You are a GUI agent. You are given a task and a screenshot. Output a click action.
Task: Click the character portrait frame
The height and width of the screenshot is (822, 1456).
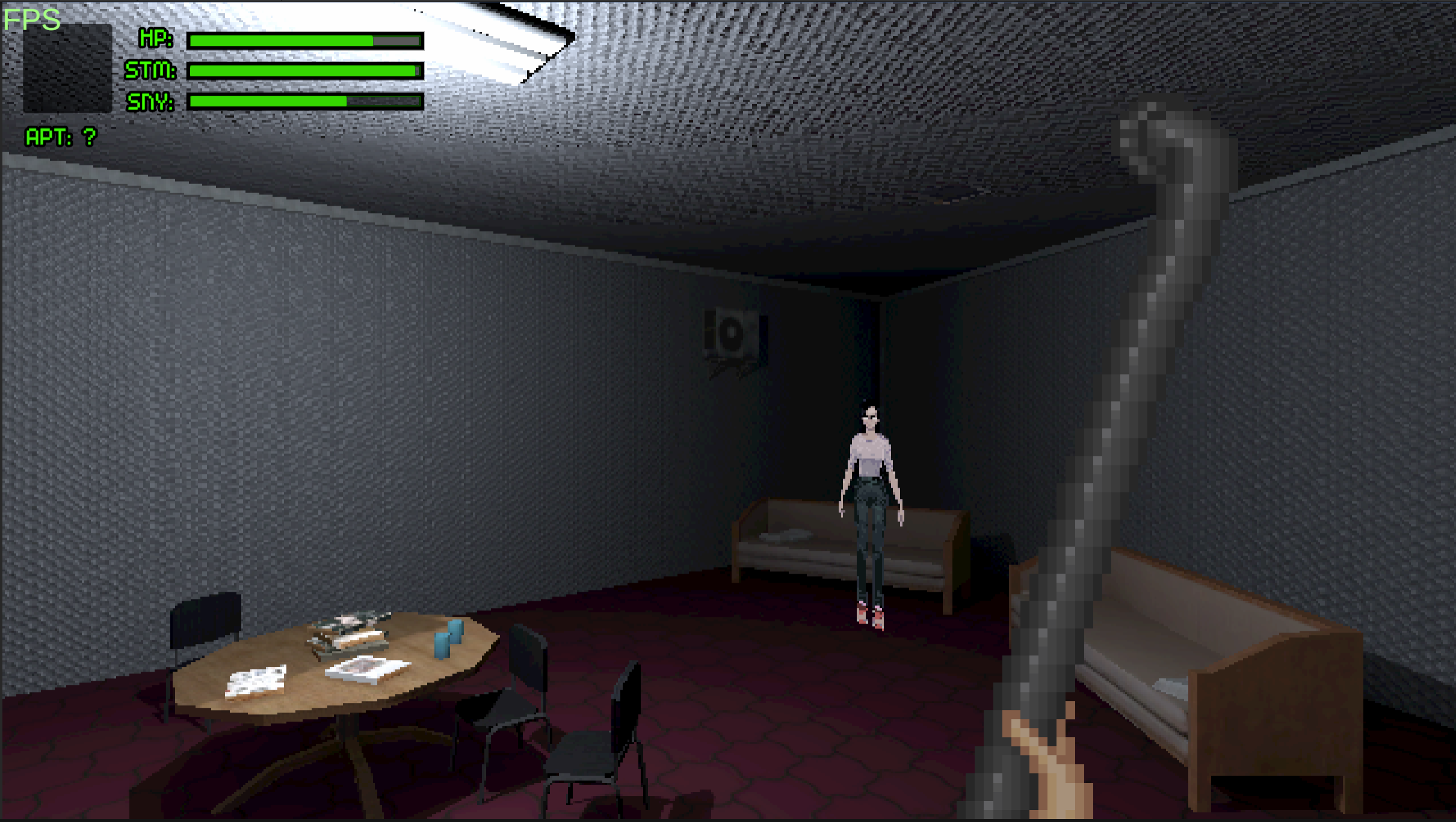pyautogui.click(x=68, y=67)
